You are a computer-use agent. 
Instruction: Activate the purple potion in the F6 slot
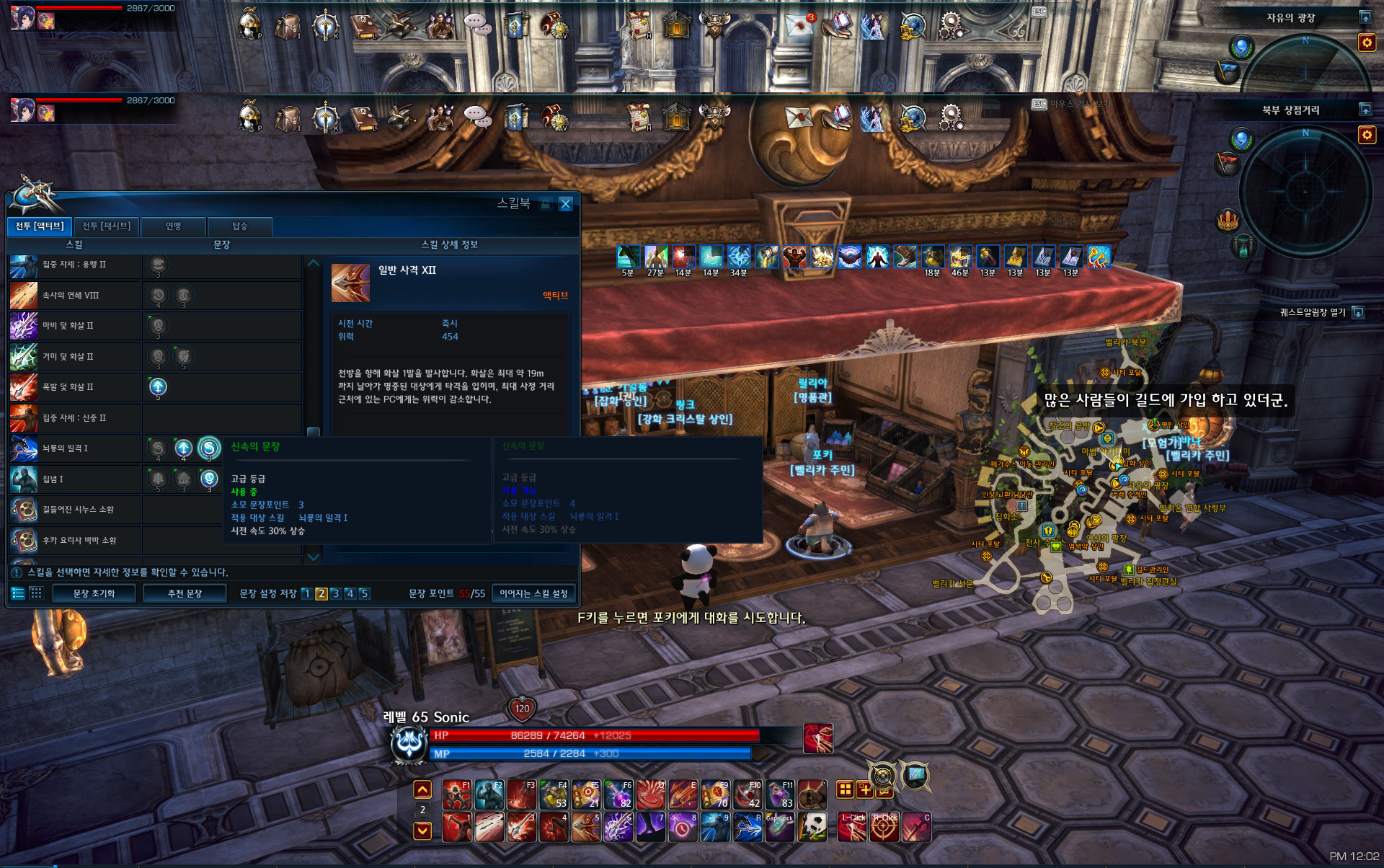pos(618,794)
